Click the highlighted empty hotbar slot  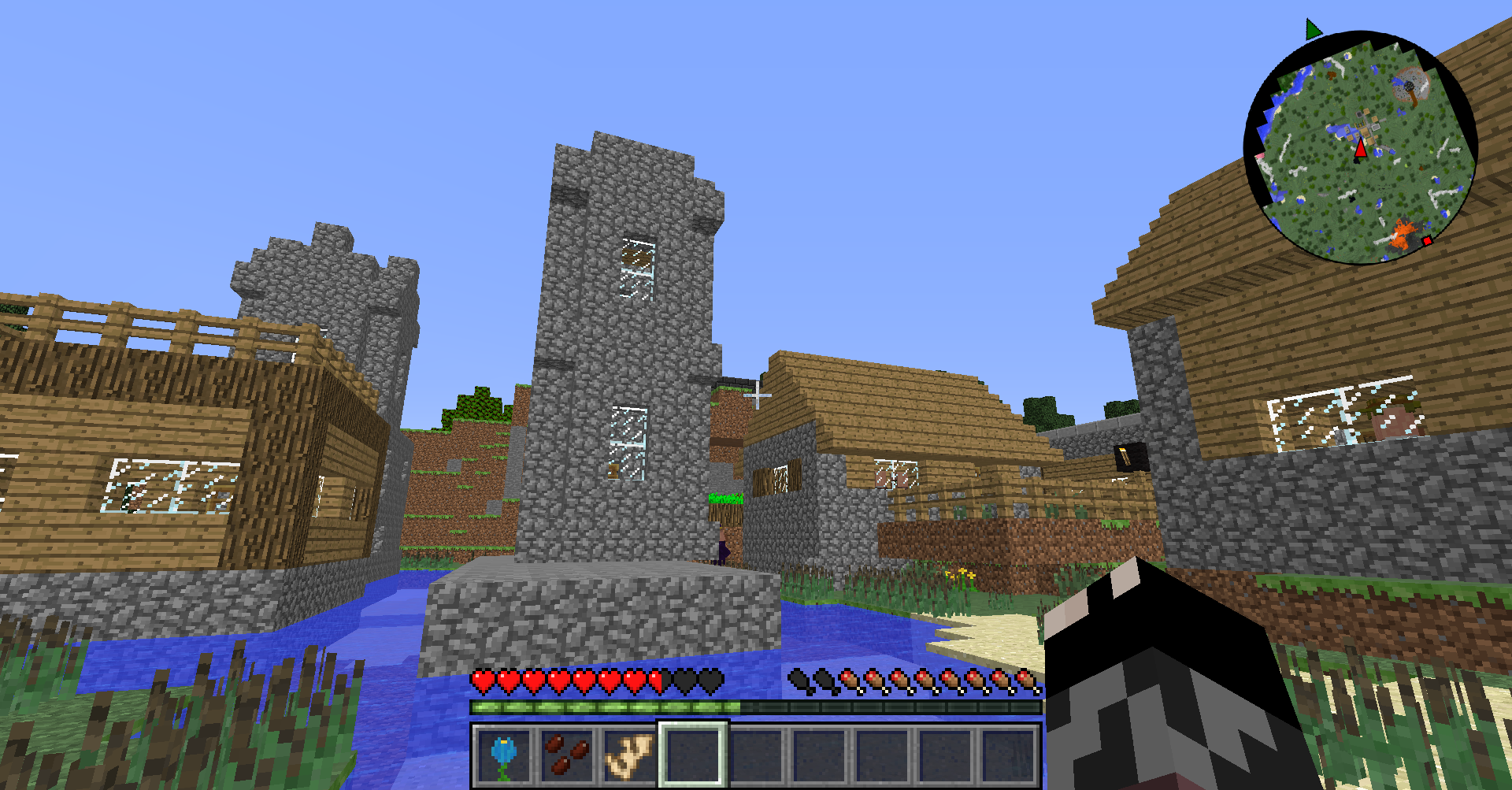(x=693, y=755)
